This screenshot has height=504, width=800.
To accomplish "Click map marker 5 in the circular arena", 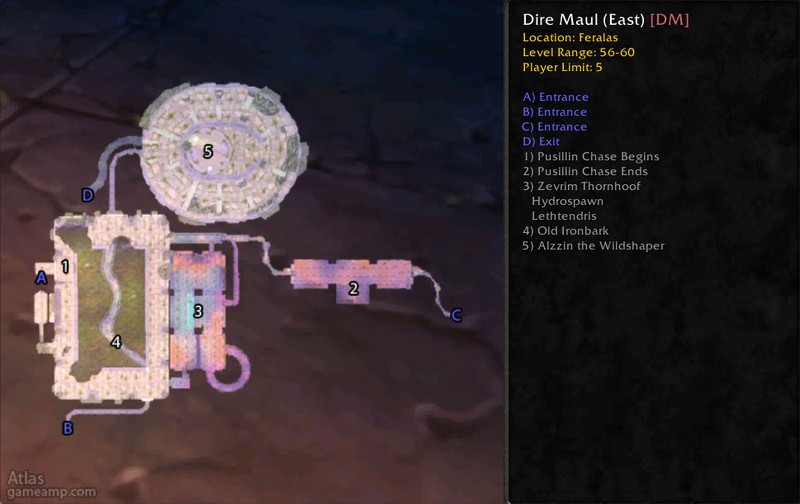I will (208, 152).
